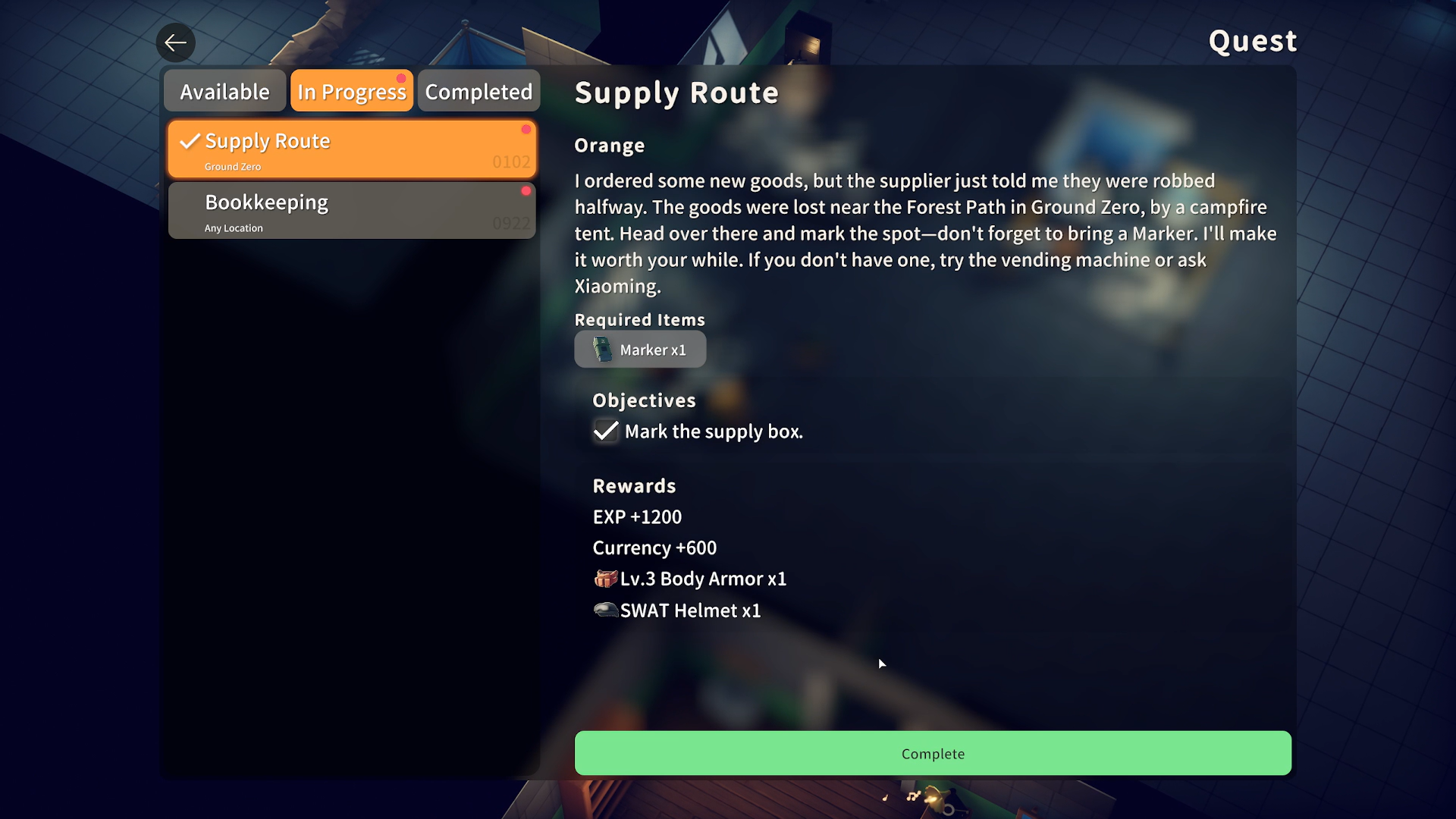Open the Completed quests tab
This screenshot has width=1456, height=819.
[478, 90]
